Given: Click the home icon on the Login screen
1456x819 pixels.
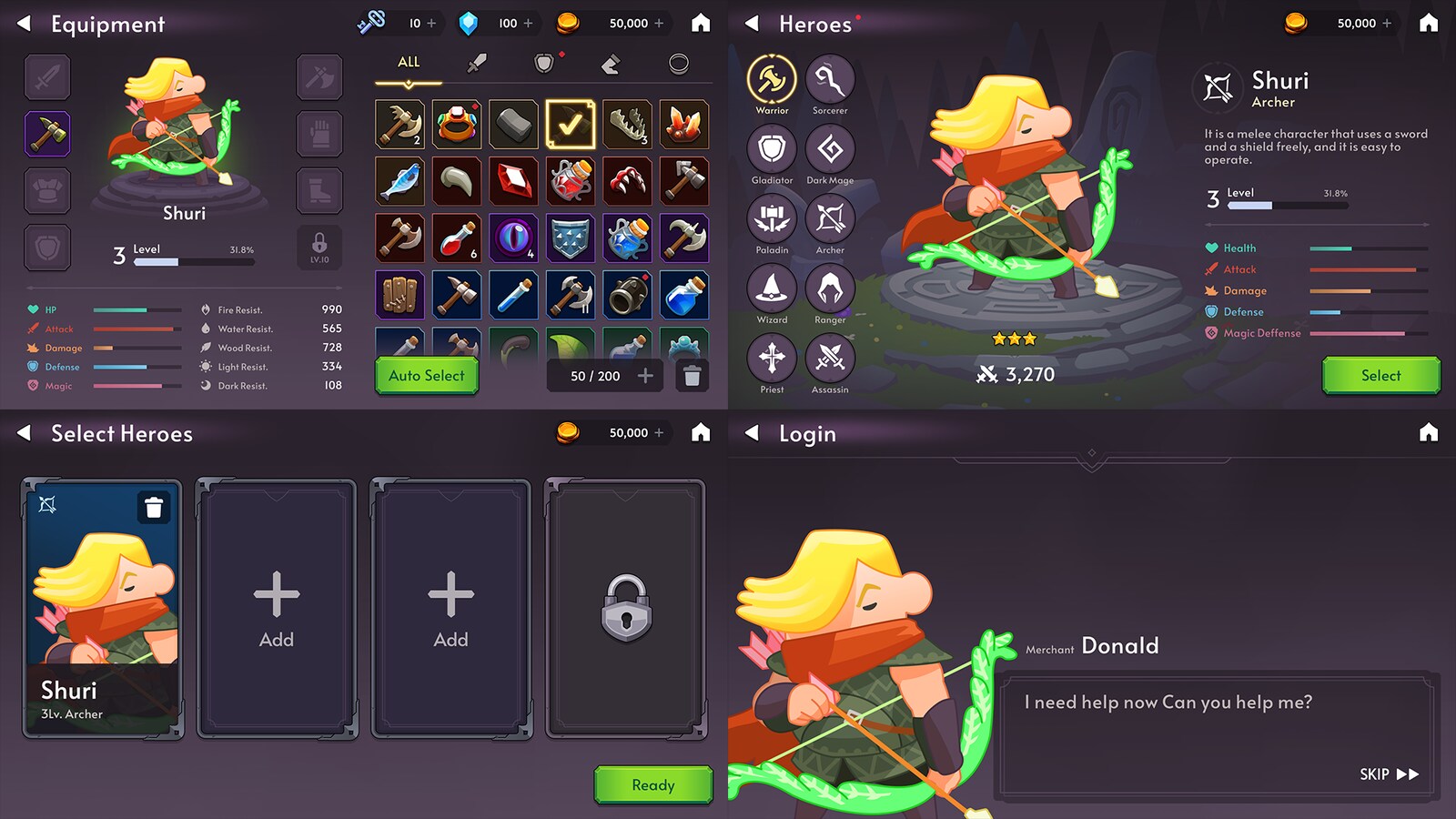Looking at the screenshot, I should [x=1430, y=434].
